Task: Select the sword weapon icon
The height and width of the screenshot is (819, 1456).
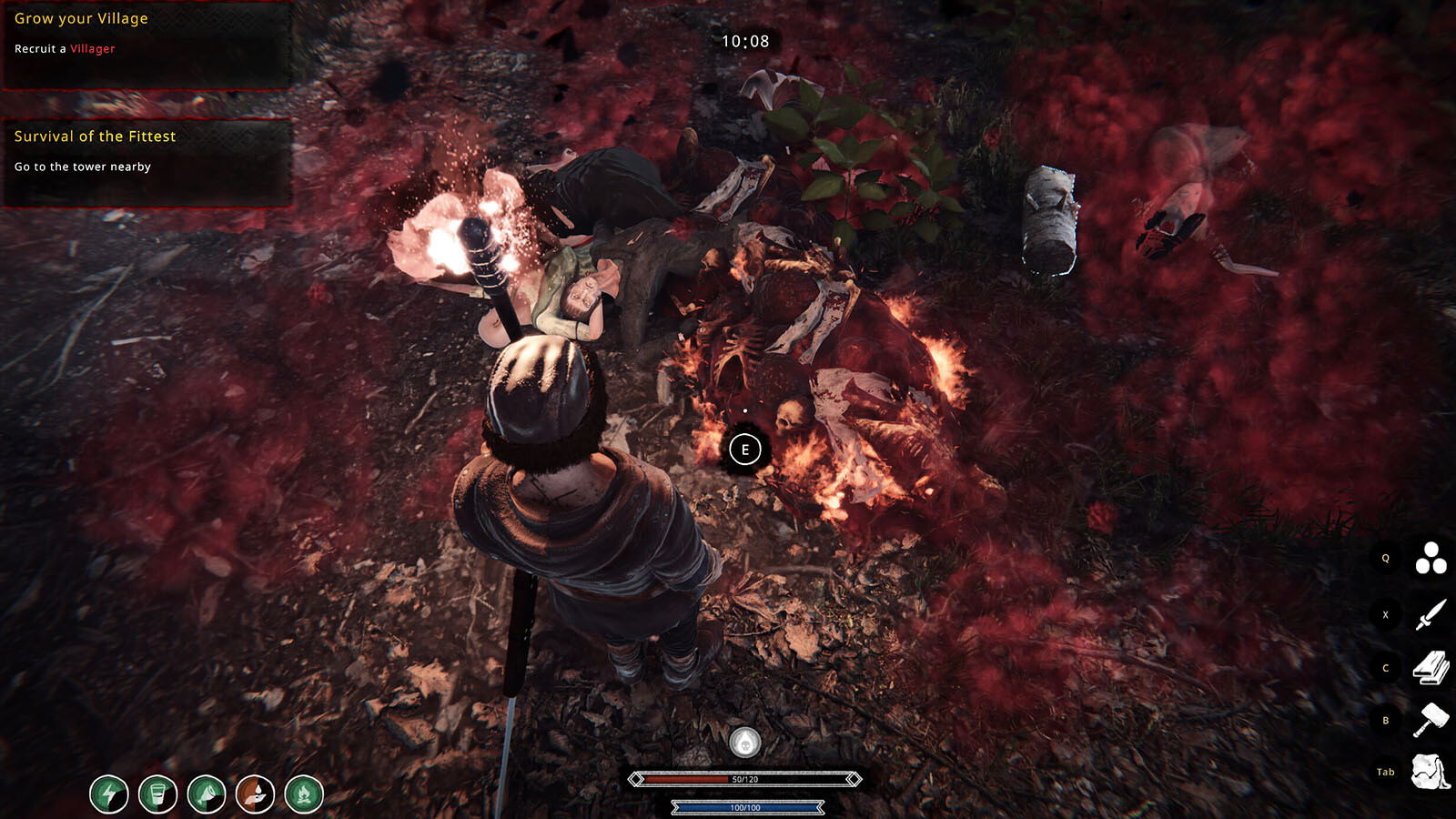Action: click(x=1431, y=614)
